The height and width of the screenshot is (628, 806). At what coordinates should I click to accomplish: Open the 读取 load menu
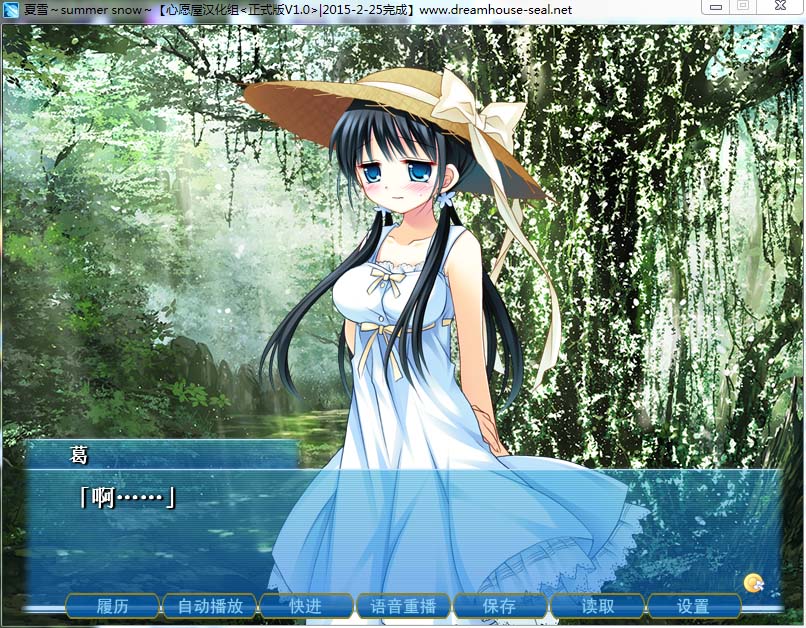pyautogui.click(x=597, y=606)
